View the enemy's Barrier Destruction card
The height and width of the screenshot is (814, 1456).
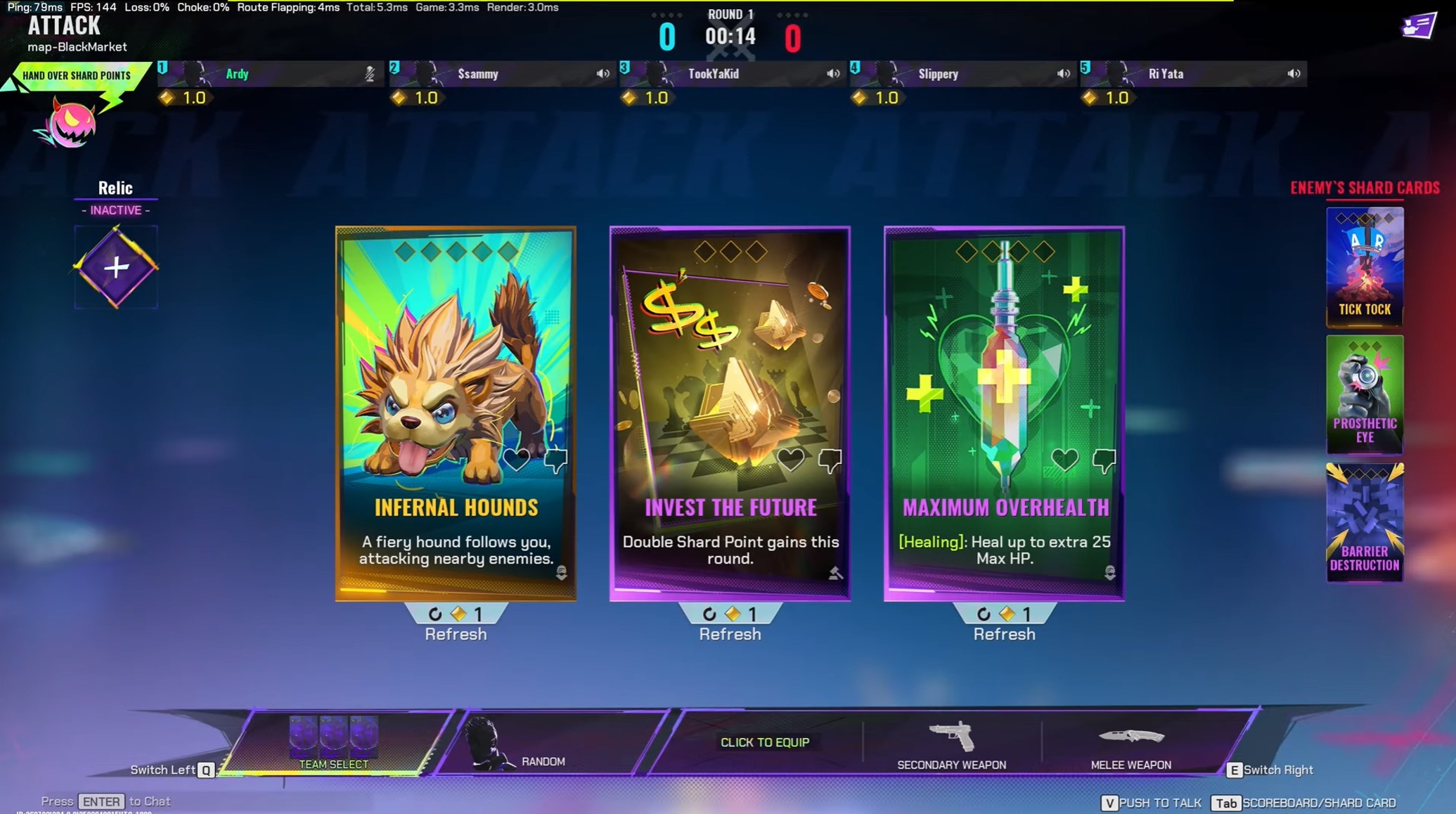tap(1365, 522)
